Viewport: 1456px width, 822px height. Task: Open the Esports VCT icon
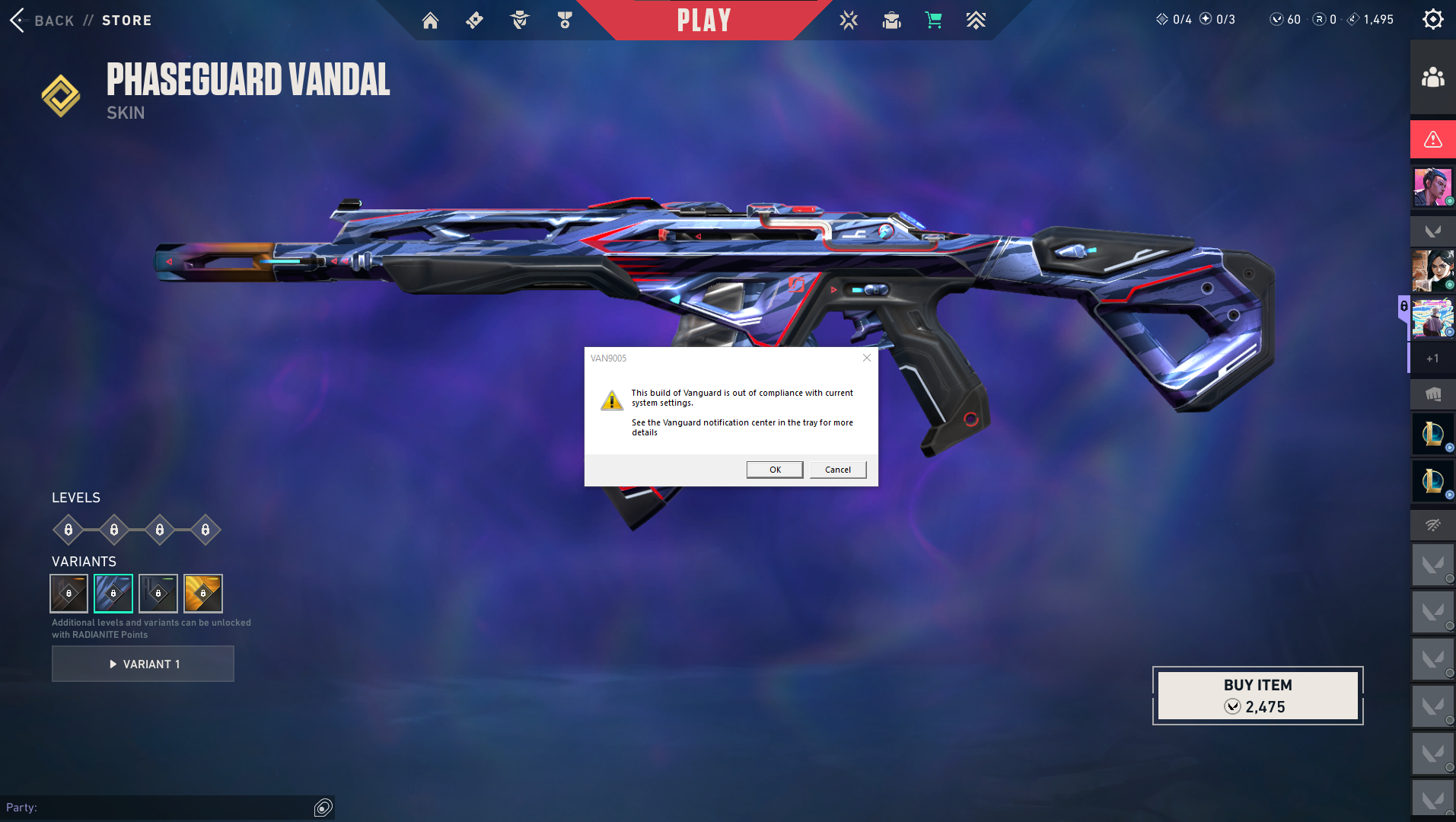(847, 21)
